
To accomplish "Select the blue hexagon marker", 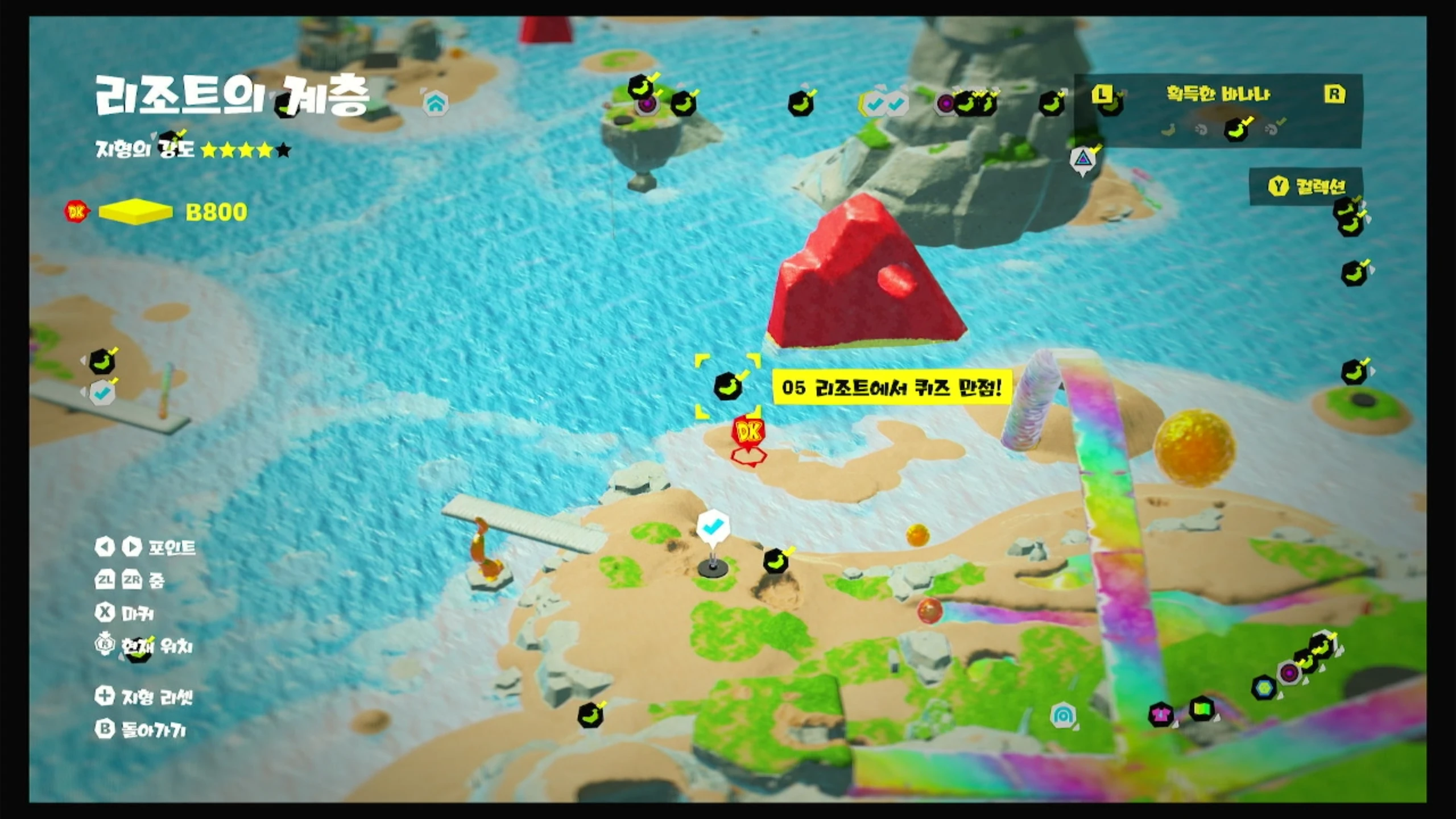I will click(1264, 688).
